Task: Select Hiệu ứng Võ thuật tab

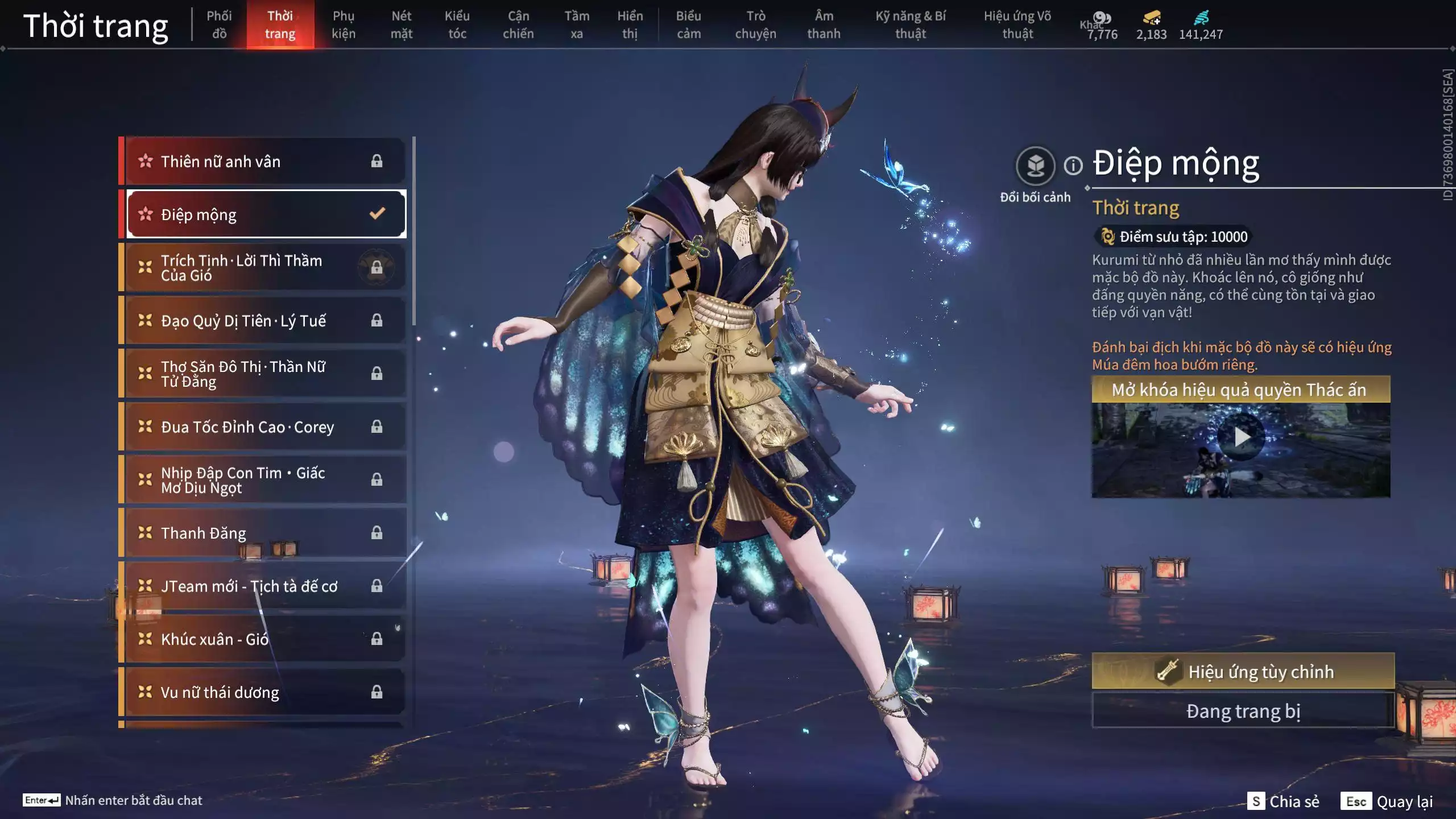Action: coord(1017,25)
